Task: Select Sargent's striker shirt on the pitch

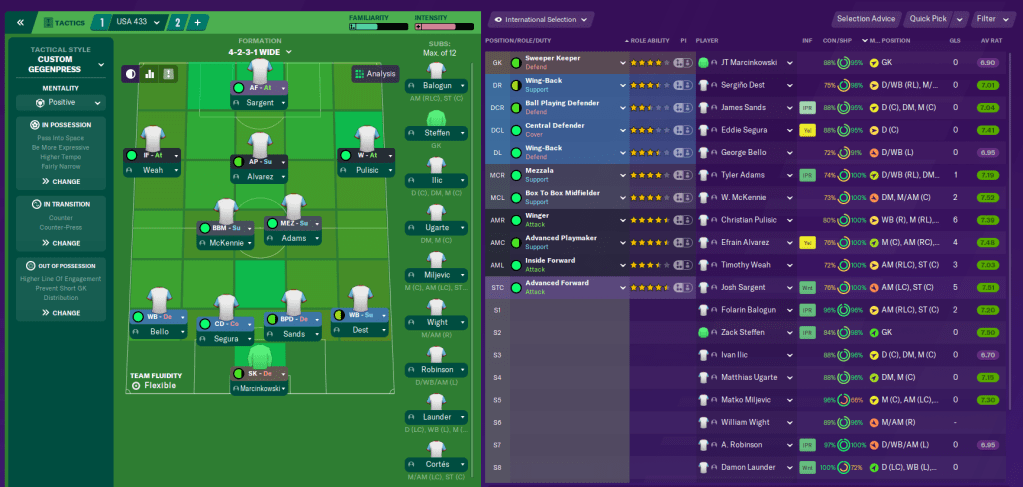Action: (x=260, y=71)
